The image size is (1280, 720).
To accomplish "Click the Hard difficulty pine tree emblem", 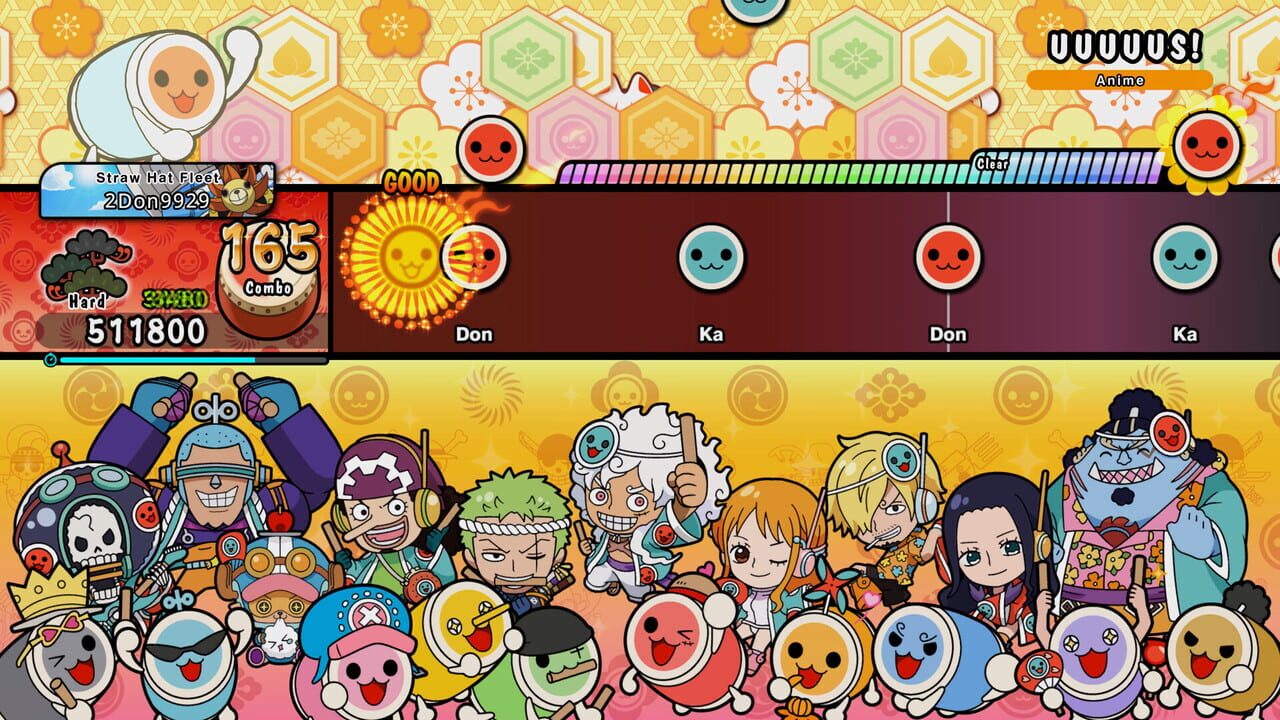I will [x=85, y=262].
